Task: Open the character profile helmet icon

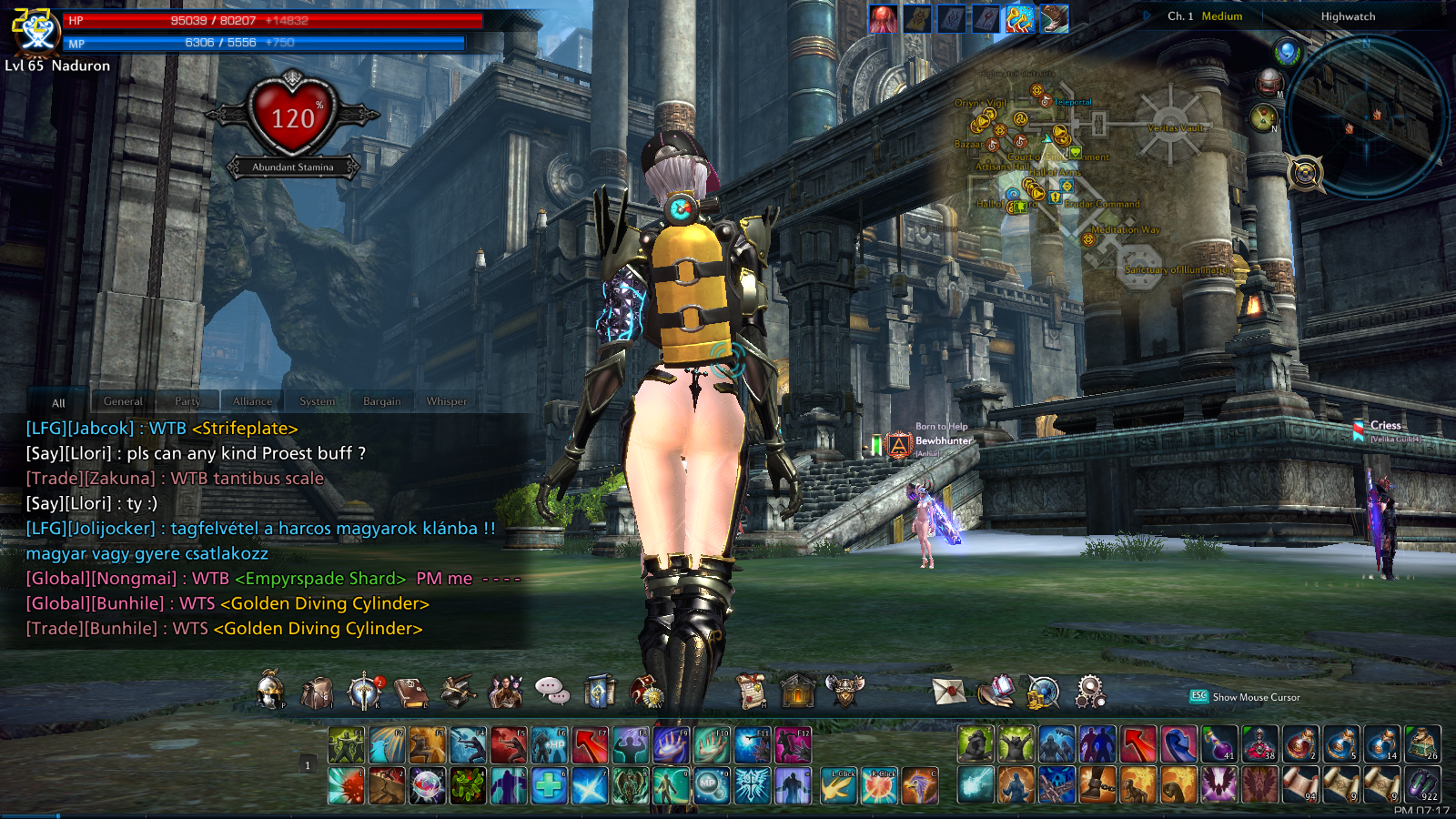Action: [270, 692]
